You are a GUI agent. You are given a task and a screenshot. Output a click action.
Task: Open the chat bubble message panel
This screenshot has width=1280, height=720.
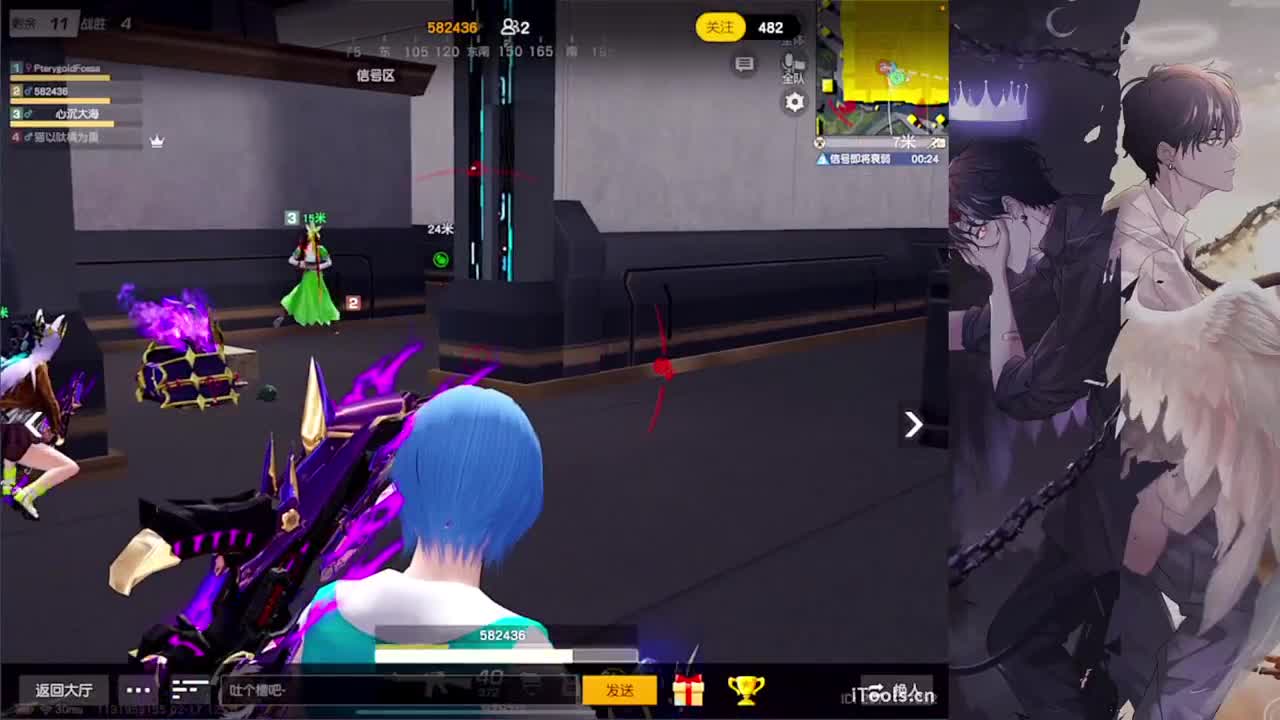[744, 63]
